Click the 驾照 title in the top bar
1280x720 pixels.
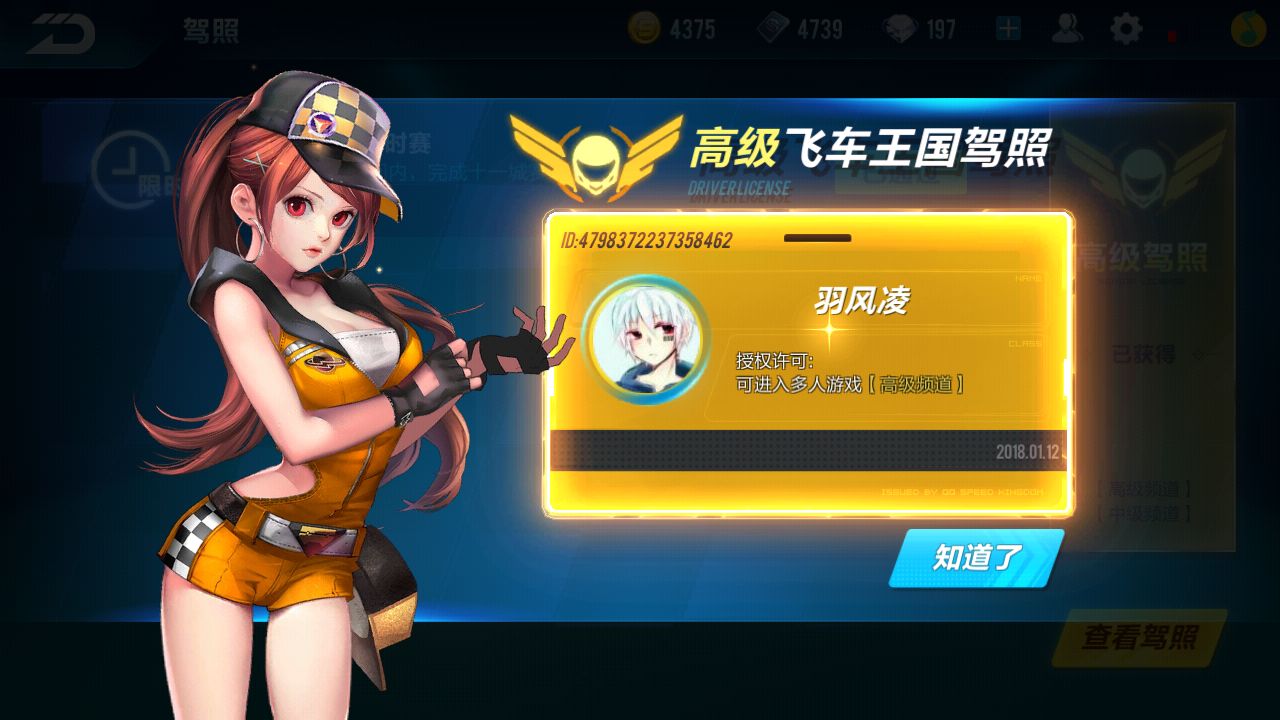pos(210,30)
